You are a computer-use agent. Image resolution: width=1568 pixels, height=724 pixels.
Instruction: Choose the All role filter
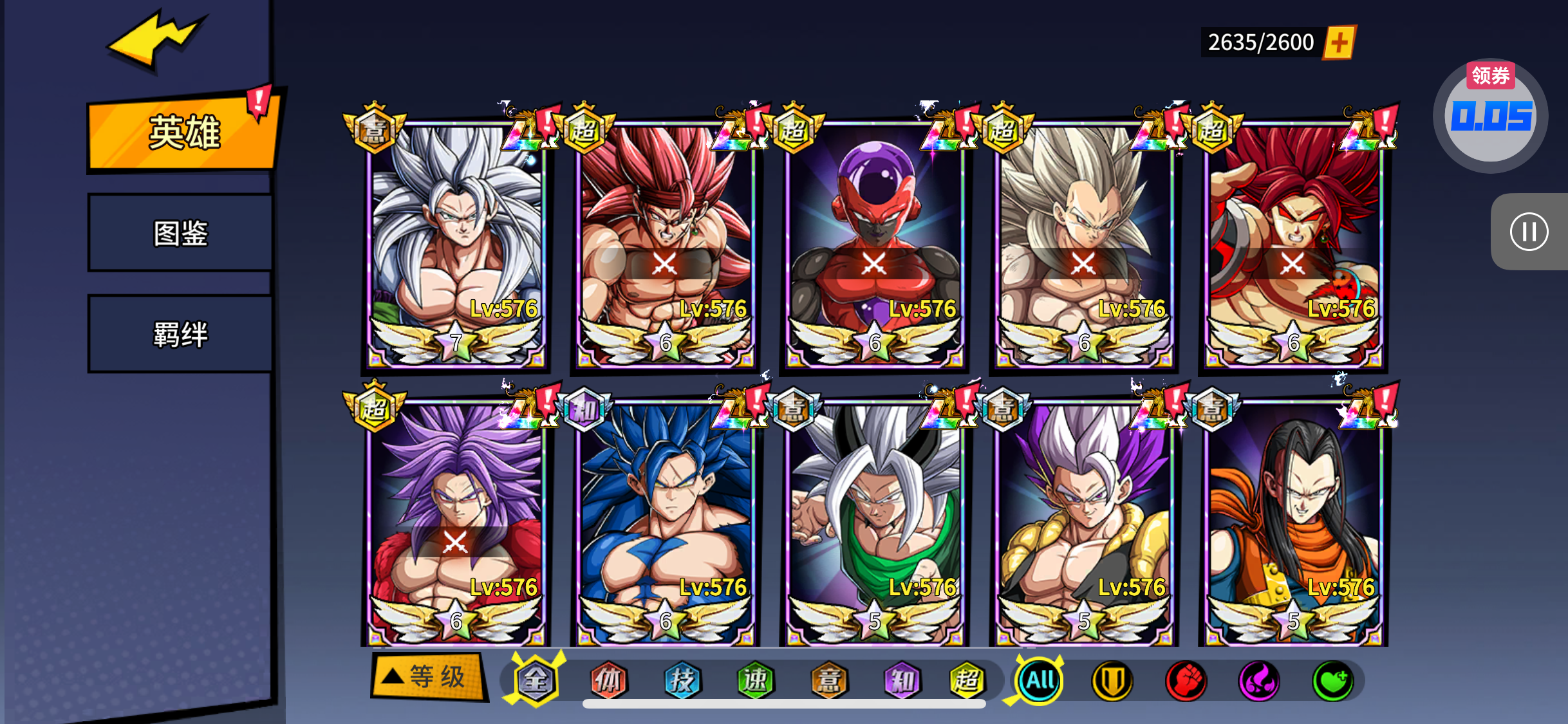tap(1039, 681)
